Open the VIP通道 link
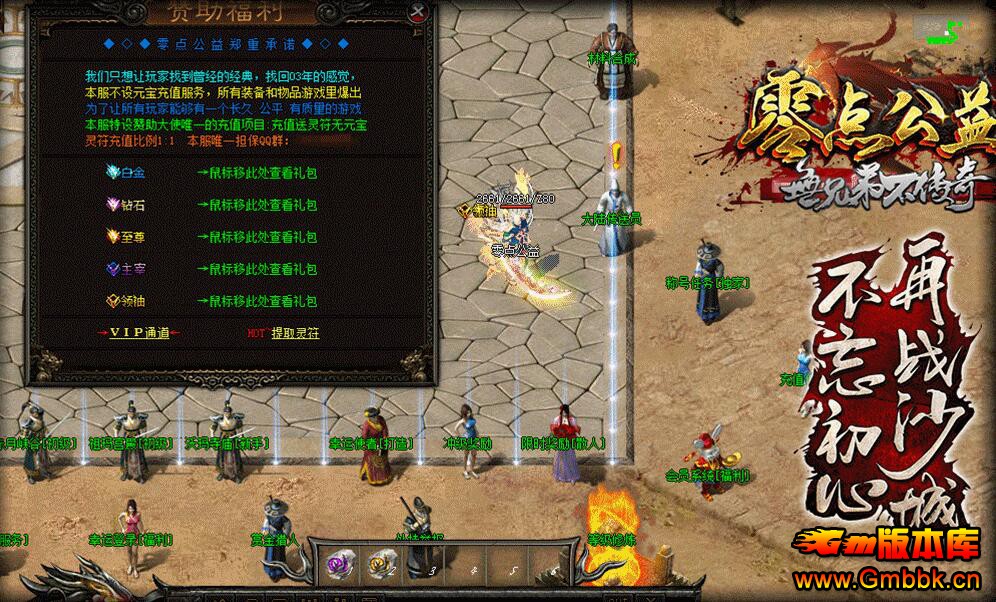The height and width of the screenshot is (602, 996). coord(139,333)
